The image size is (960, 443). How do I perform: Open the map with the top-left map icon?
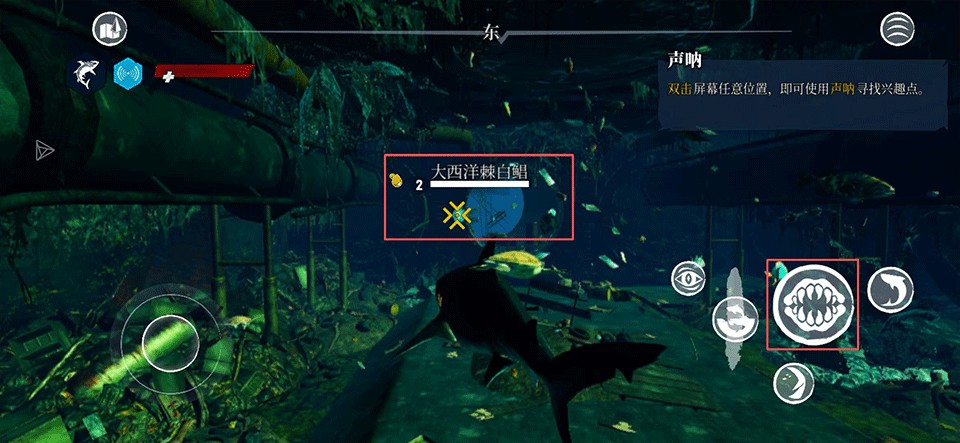pyautogui.click(x=108, y=30)
